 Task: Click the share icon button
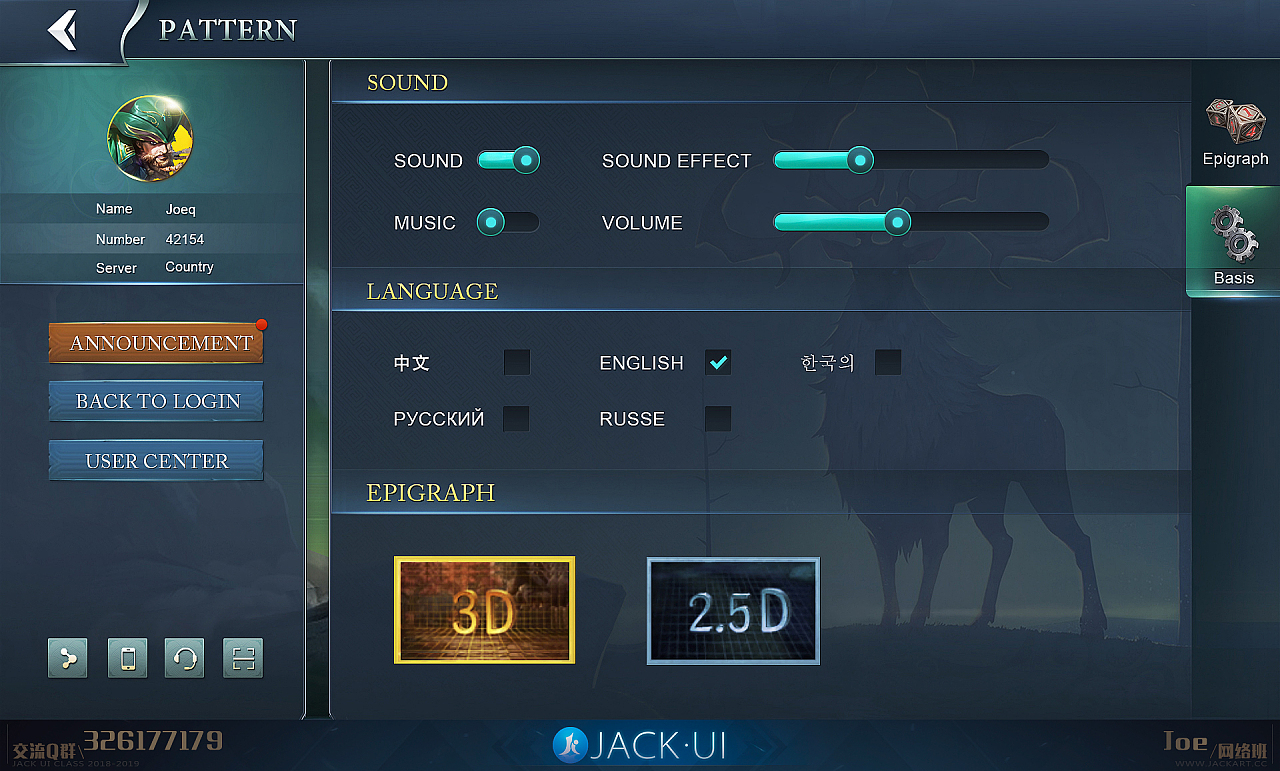(x=68, y=658)
